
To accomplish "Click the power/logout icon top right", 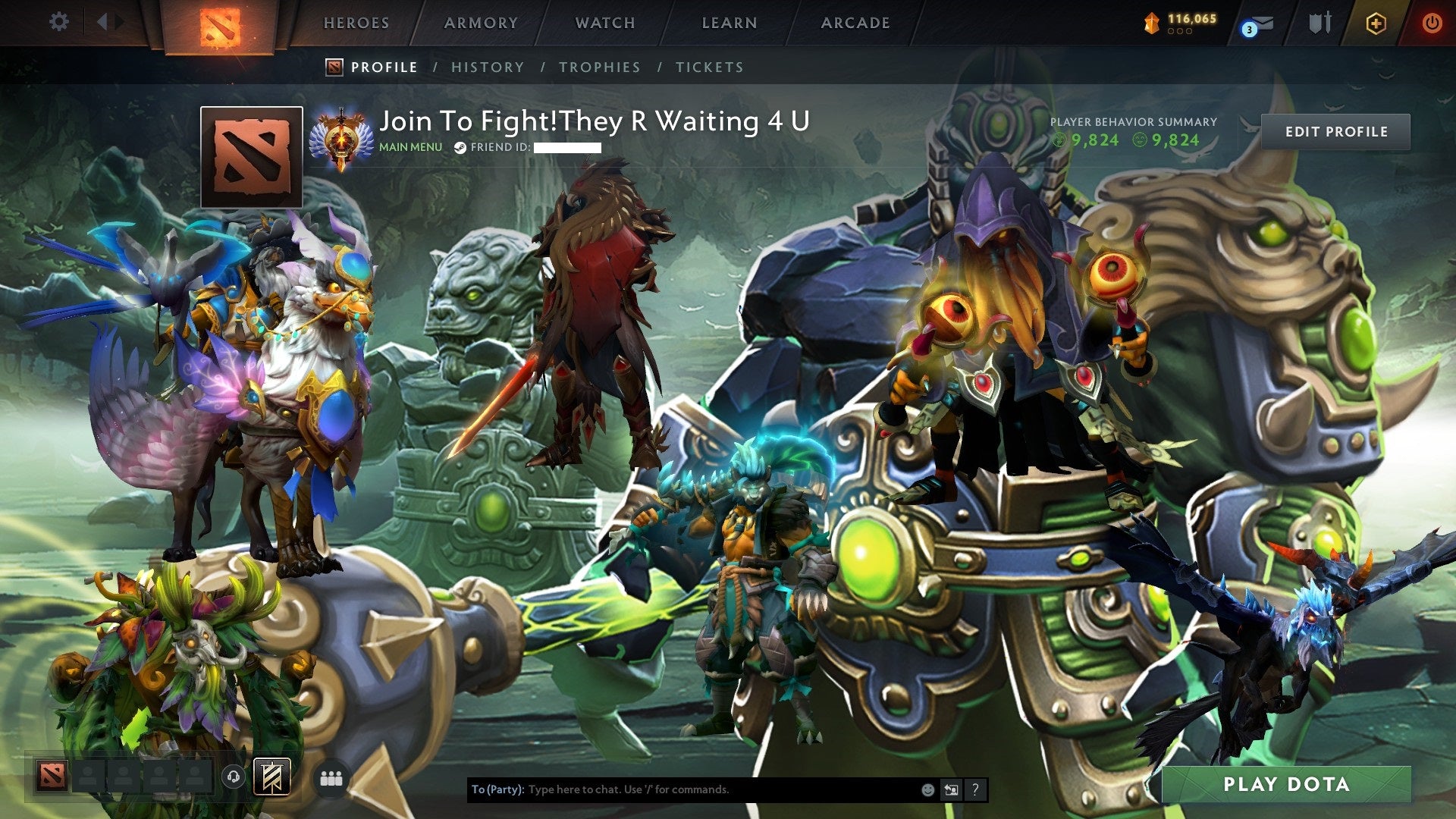I will 1432,23.
